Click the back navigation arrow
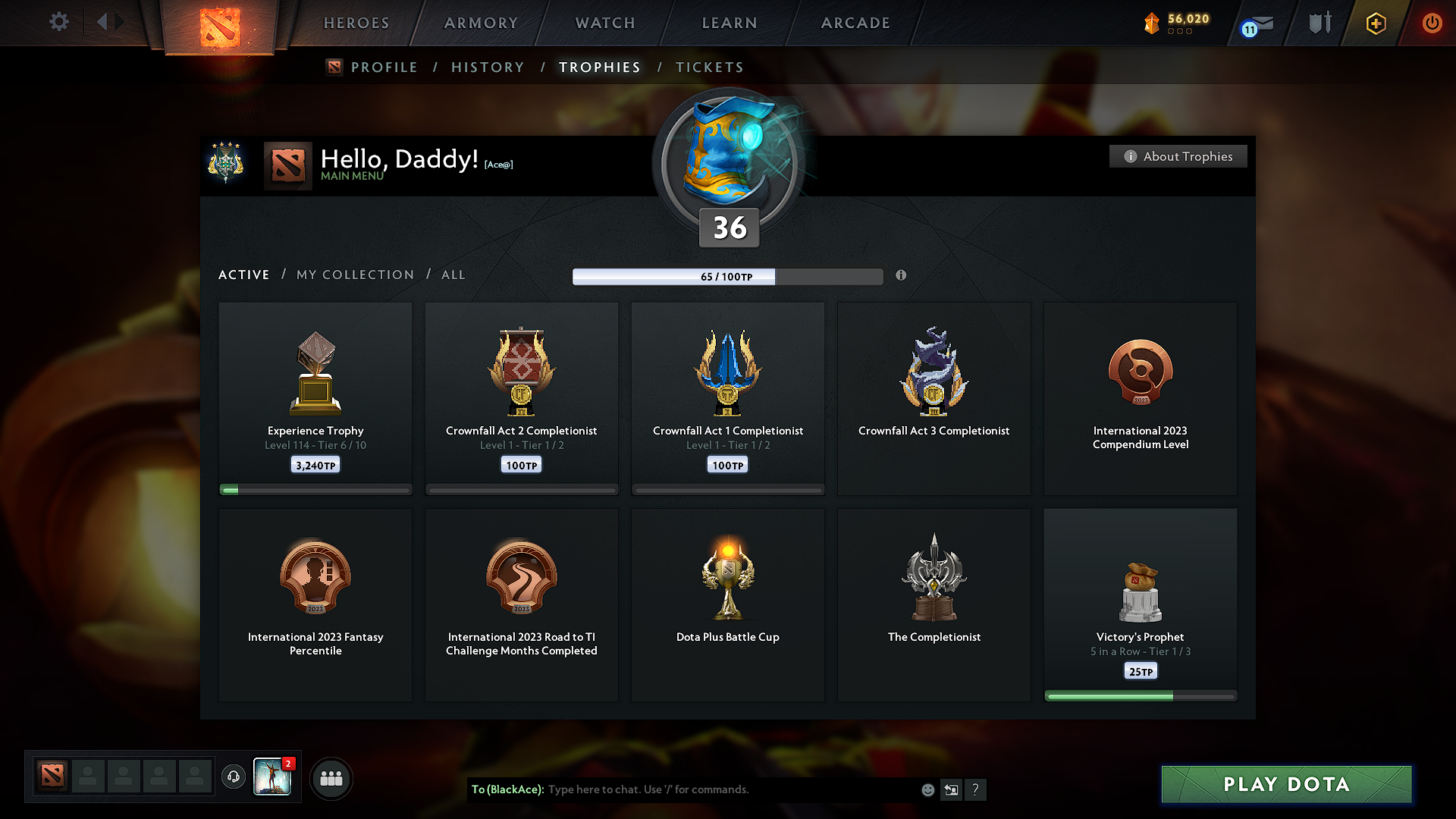1456x819 pixels. pyautogui.click(x=103, y=22)
